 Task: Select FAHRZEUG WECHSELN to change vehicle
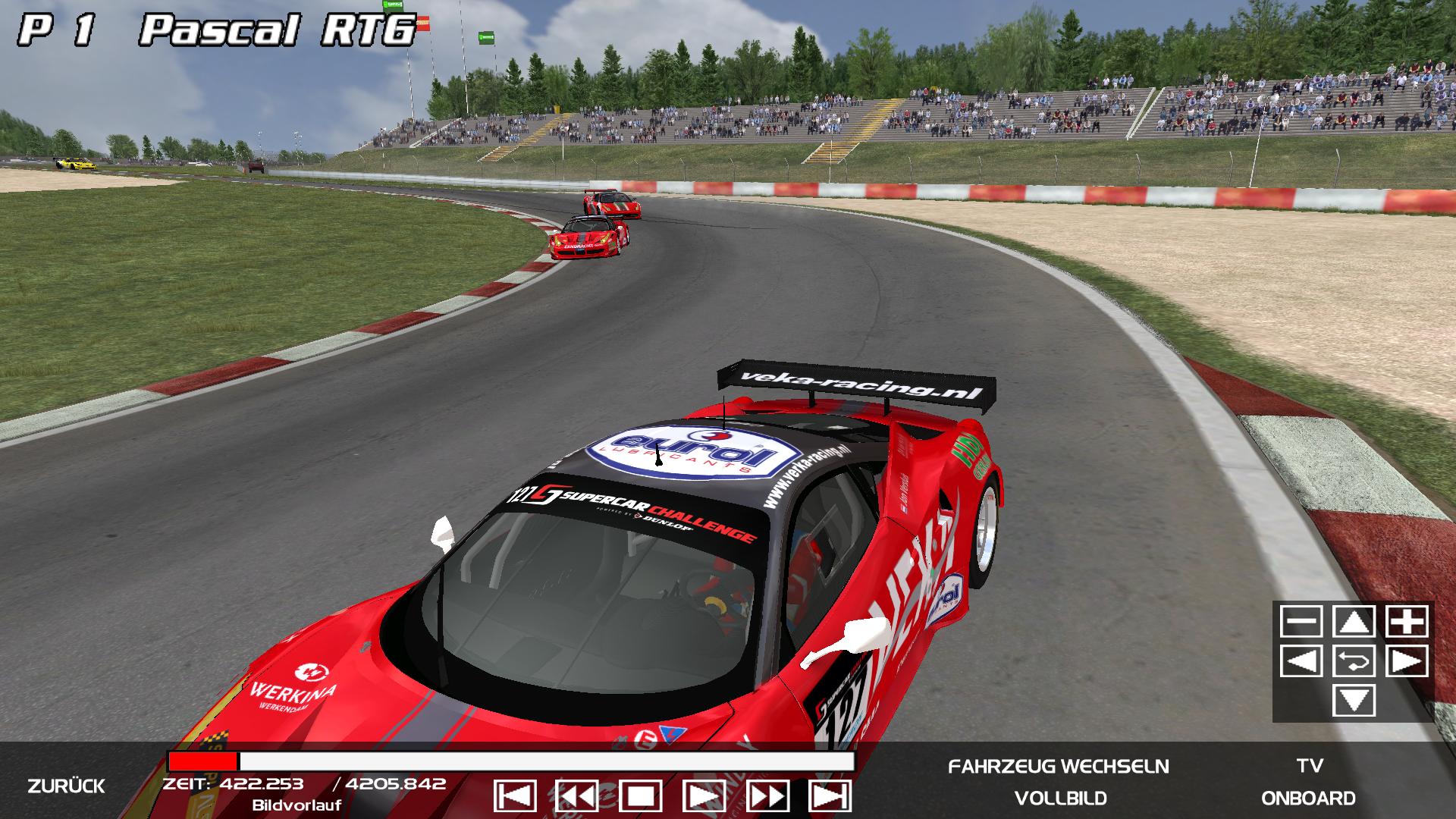[x=1059, y=767]
